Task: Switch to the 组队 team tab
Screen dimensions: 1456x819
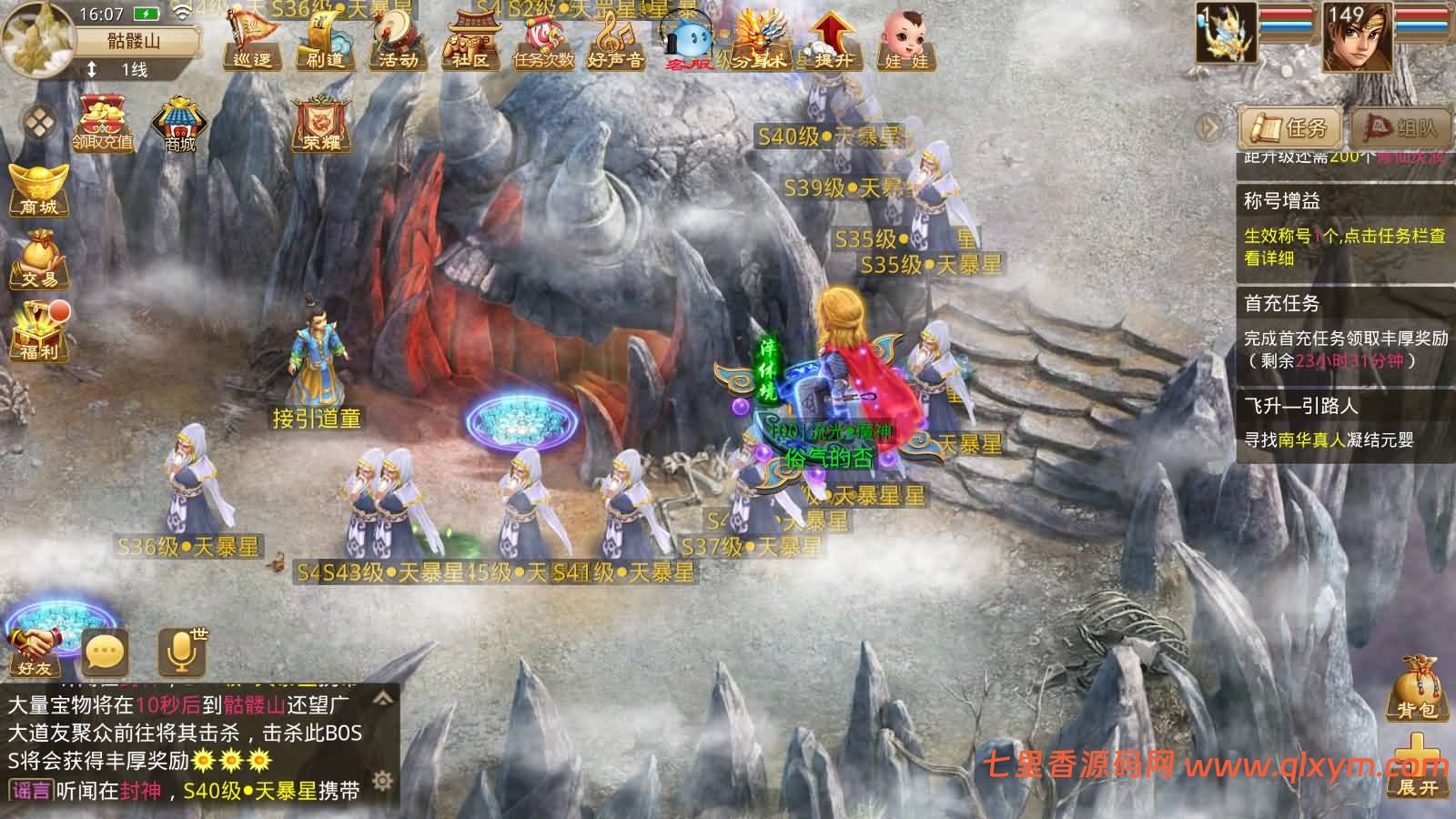Action: 1400,127
